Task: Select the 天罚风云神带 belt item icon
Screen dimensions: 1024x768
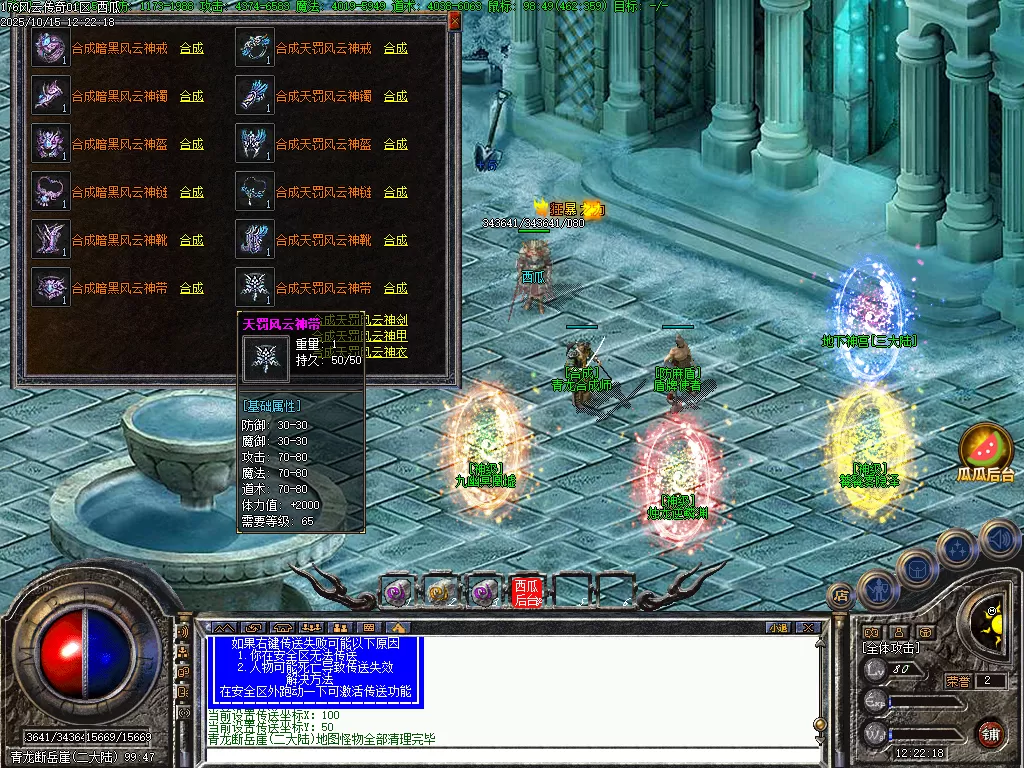Action: 254,288
